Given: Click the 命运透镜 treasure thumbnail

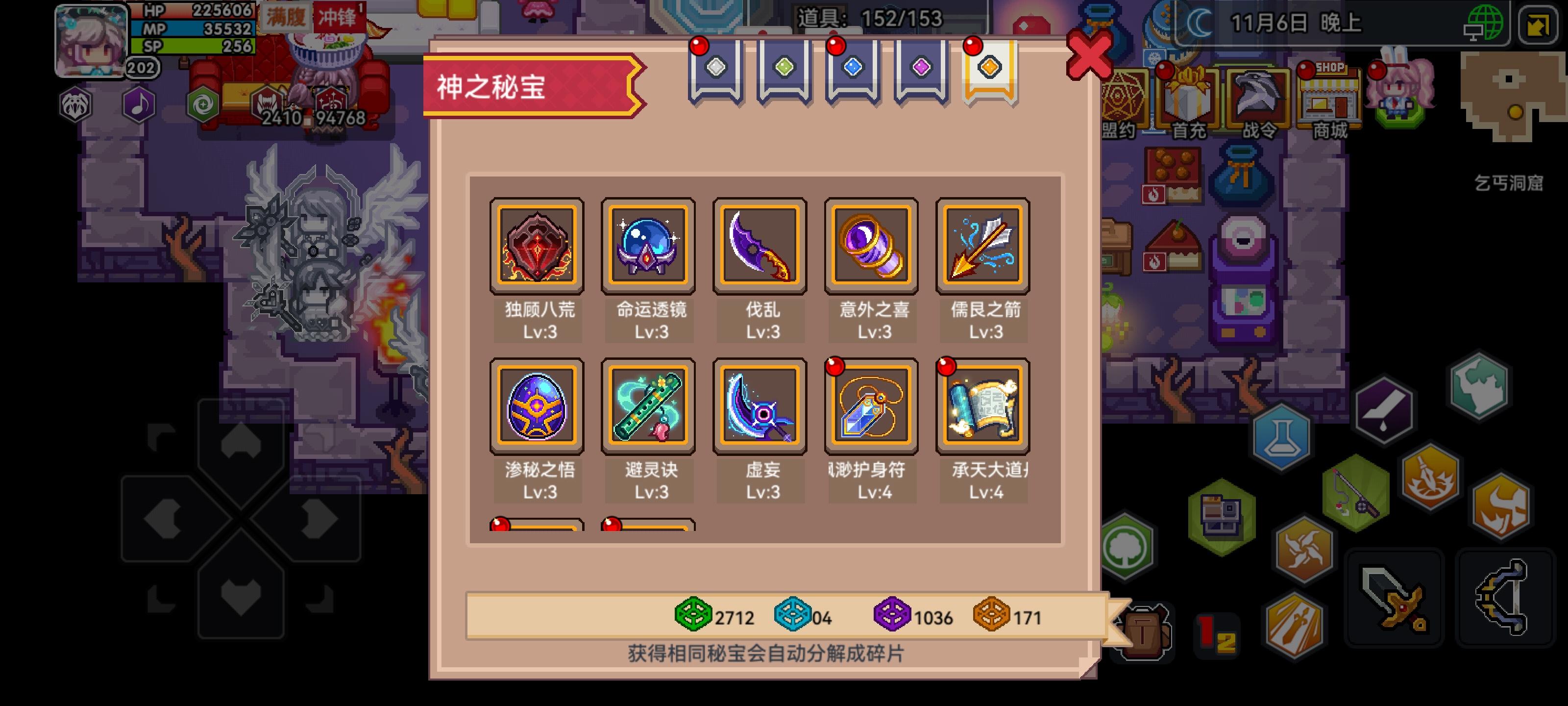Looking at the screenshot, I should (648, 246).
